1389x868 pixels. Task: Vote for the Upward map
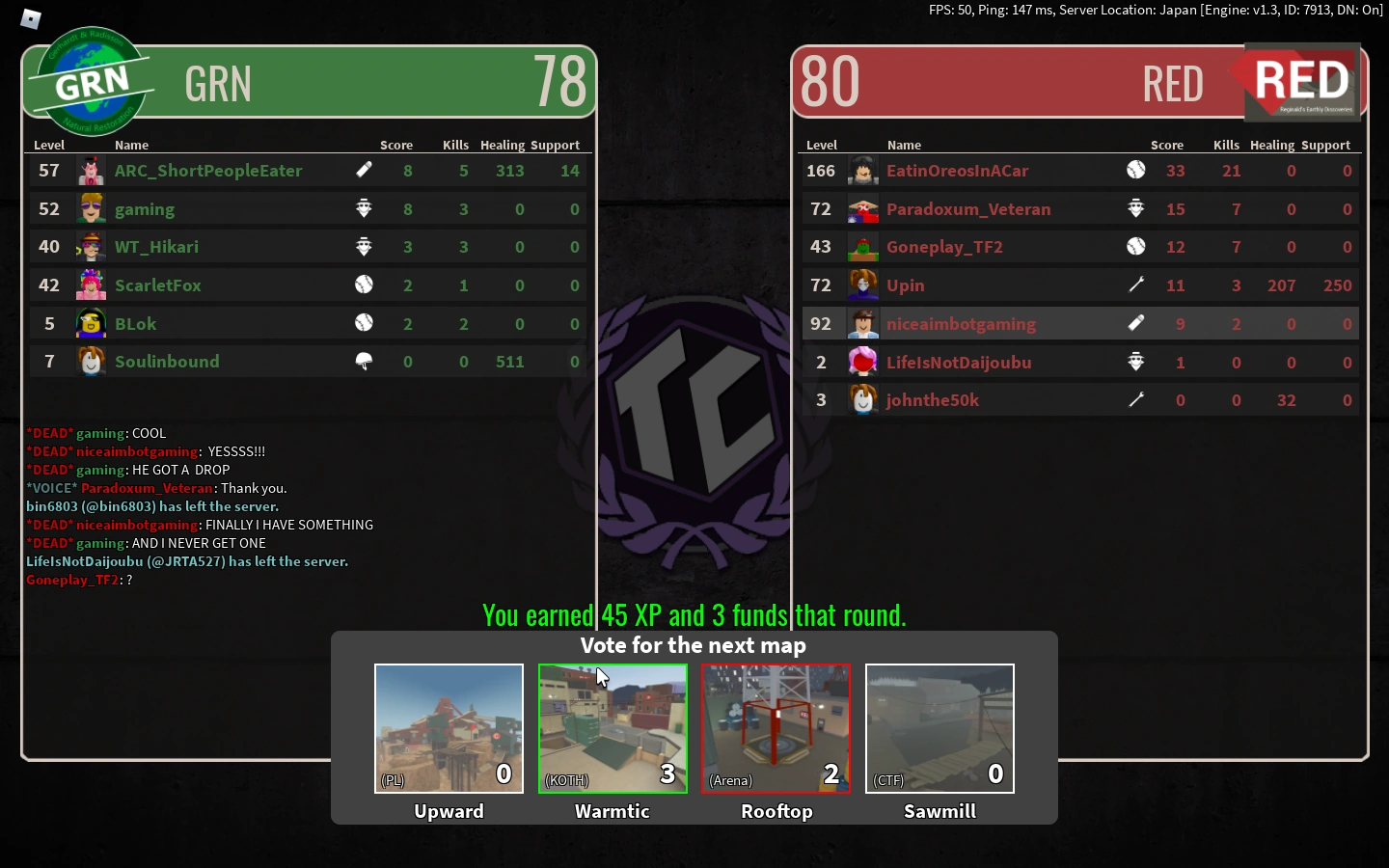pos(449,729)
